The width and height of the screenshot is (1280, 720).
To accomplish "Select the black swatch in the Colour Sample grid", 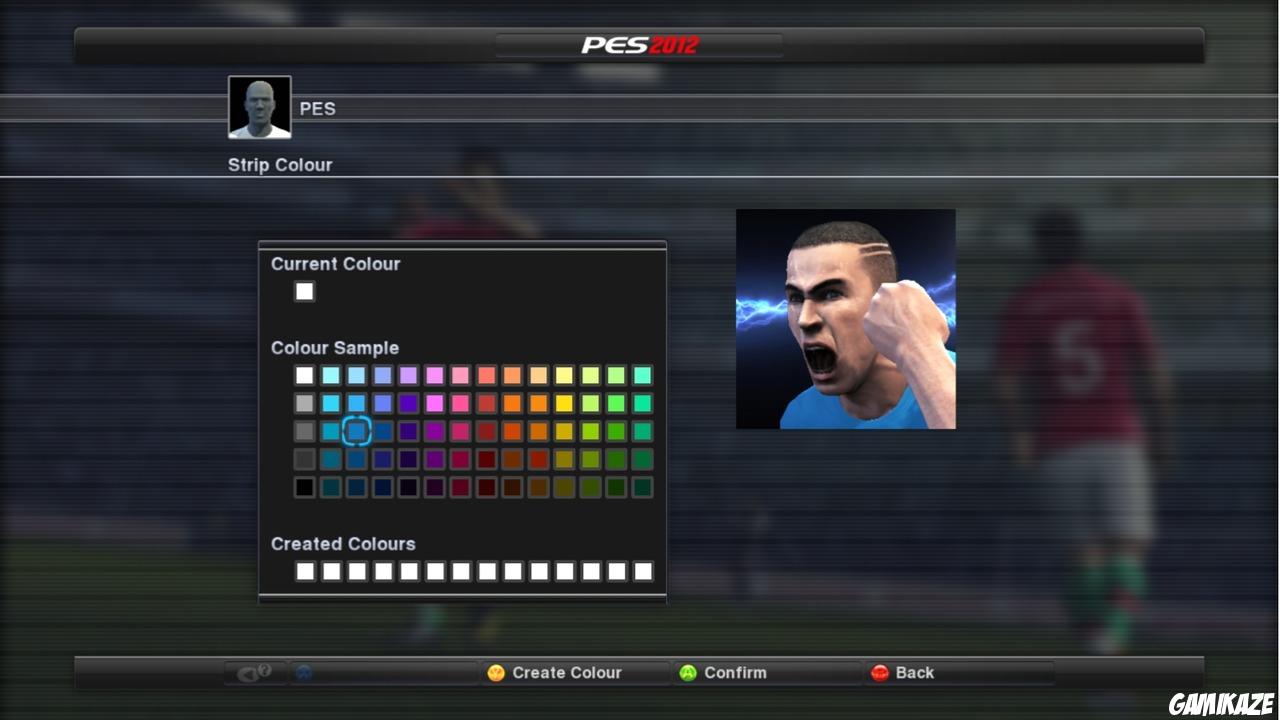I will pos(304,487).
